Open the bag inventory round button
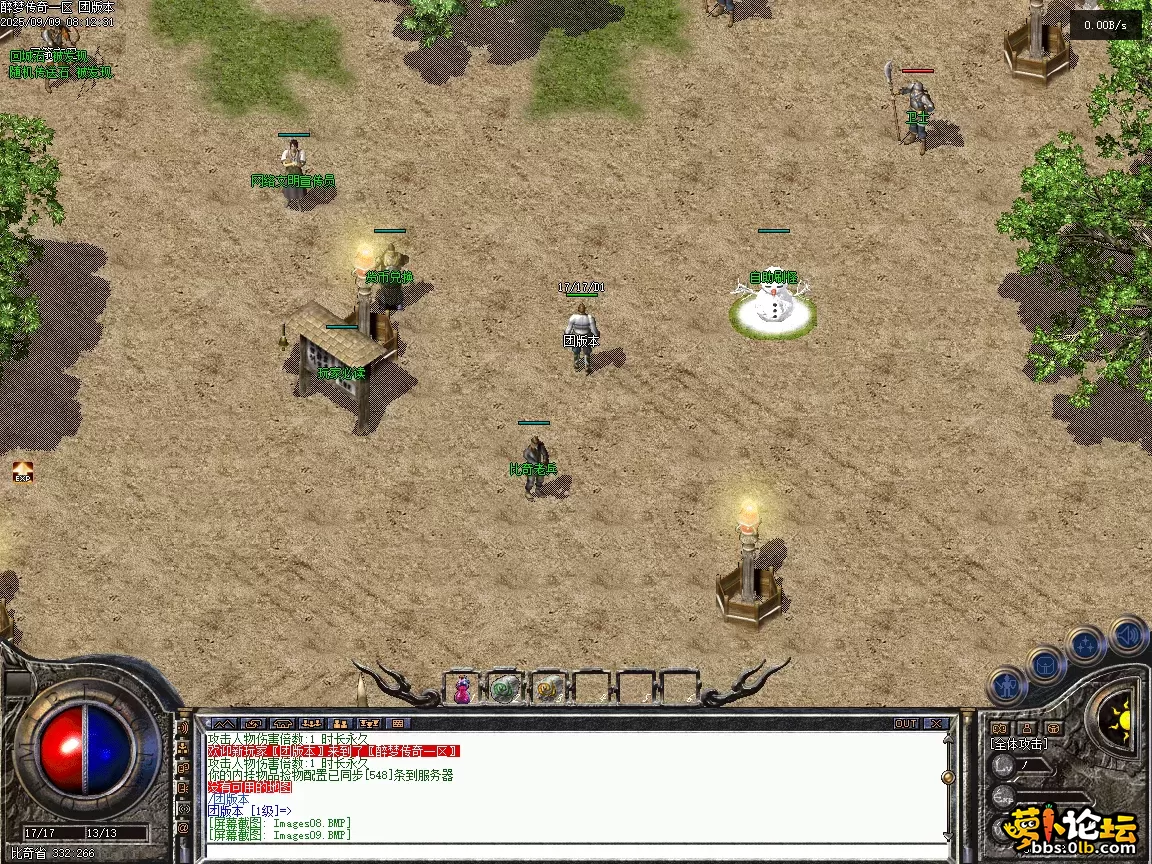Screen dimensions: 1152x864 tap(1046, 664)
